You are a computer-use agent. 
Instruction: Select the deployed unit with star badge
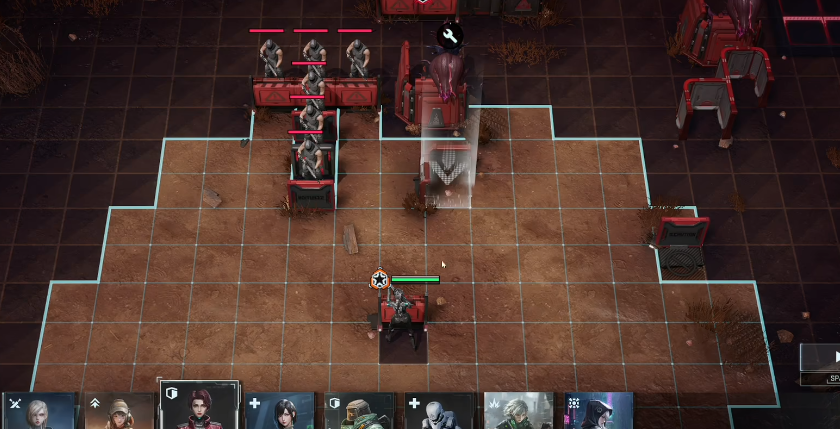pyautogui.click(x=401, y=312)
